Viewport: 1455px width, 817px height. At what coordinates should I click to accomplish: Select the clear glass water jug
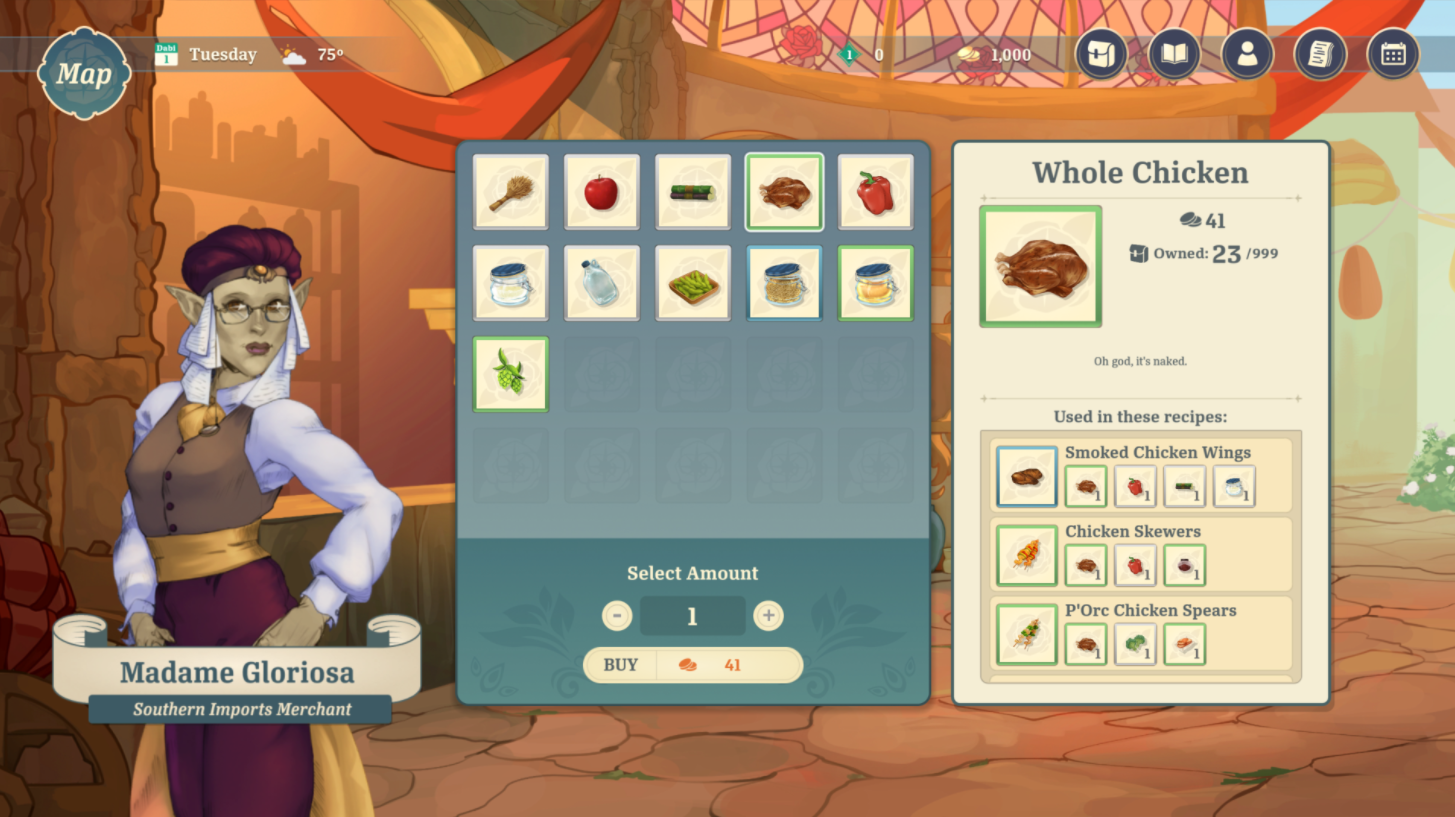click(601, 283)
